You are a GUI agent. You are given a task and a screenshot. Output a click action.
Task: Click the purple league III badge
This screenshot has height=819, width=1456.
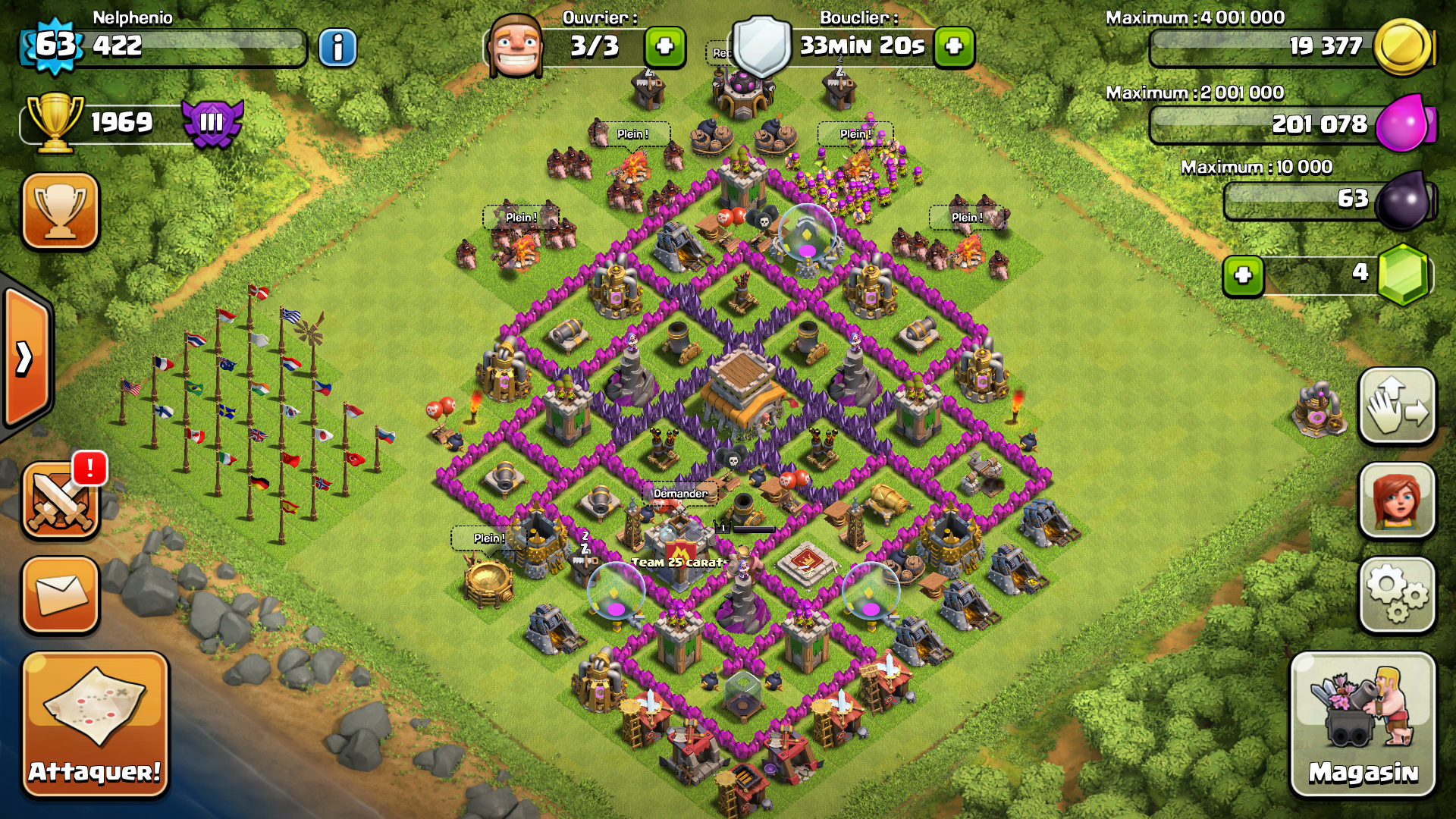[212, 122]
